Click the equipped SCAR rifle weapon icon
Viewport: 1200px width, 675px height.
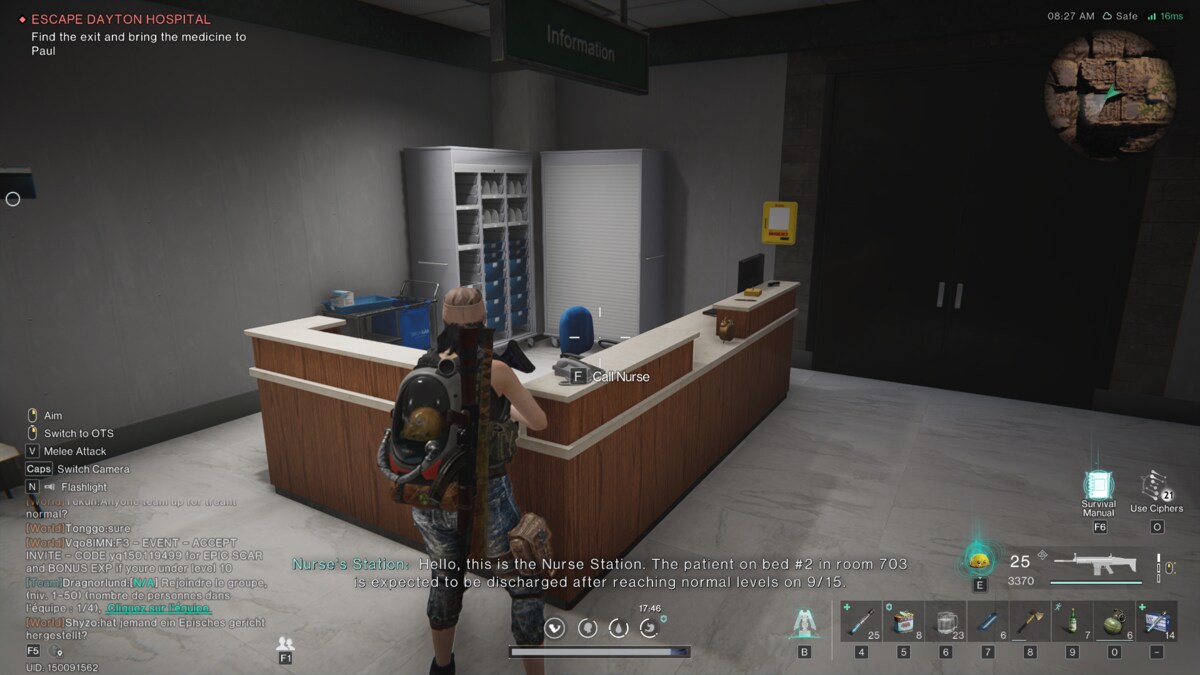(1096, 563)
